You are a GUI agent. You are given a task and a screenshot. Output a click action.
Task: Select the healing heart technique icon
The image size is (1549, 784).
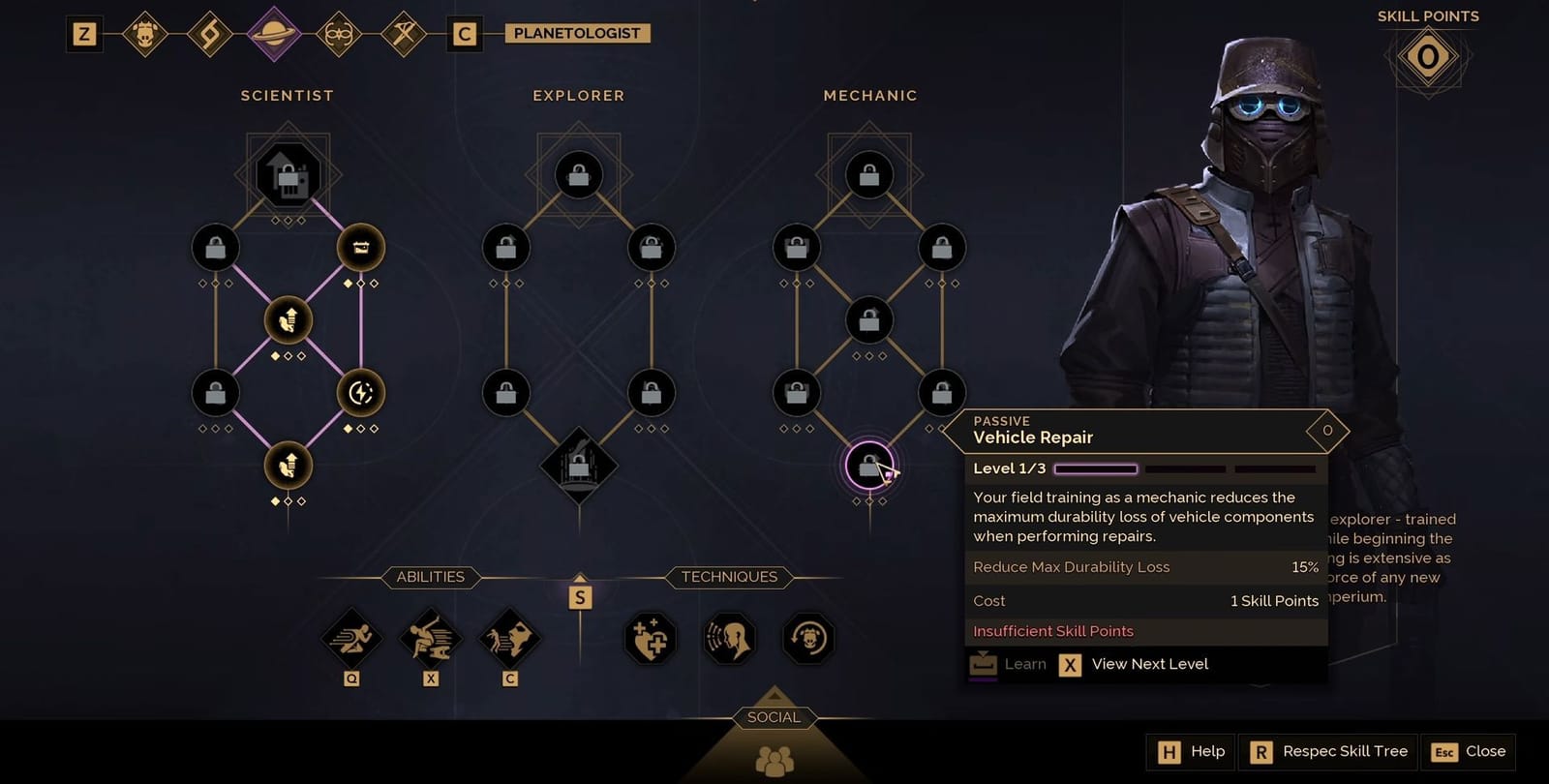point(650,639)
